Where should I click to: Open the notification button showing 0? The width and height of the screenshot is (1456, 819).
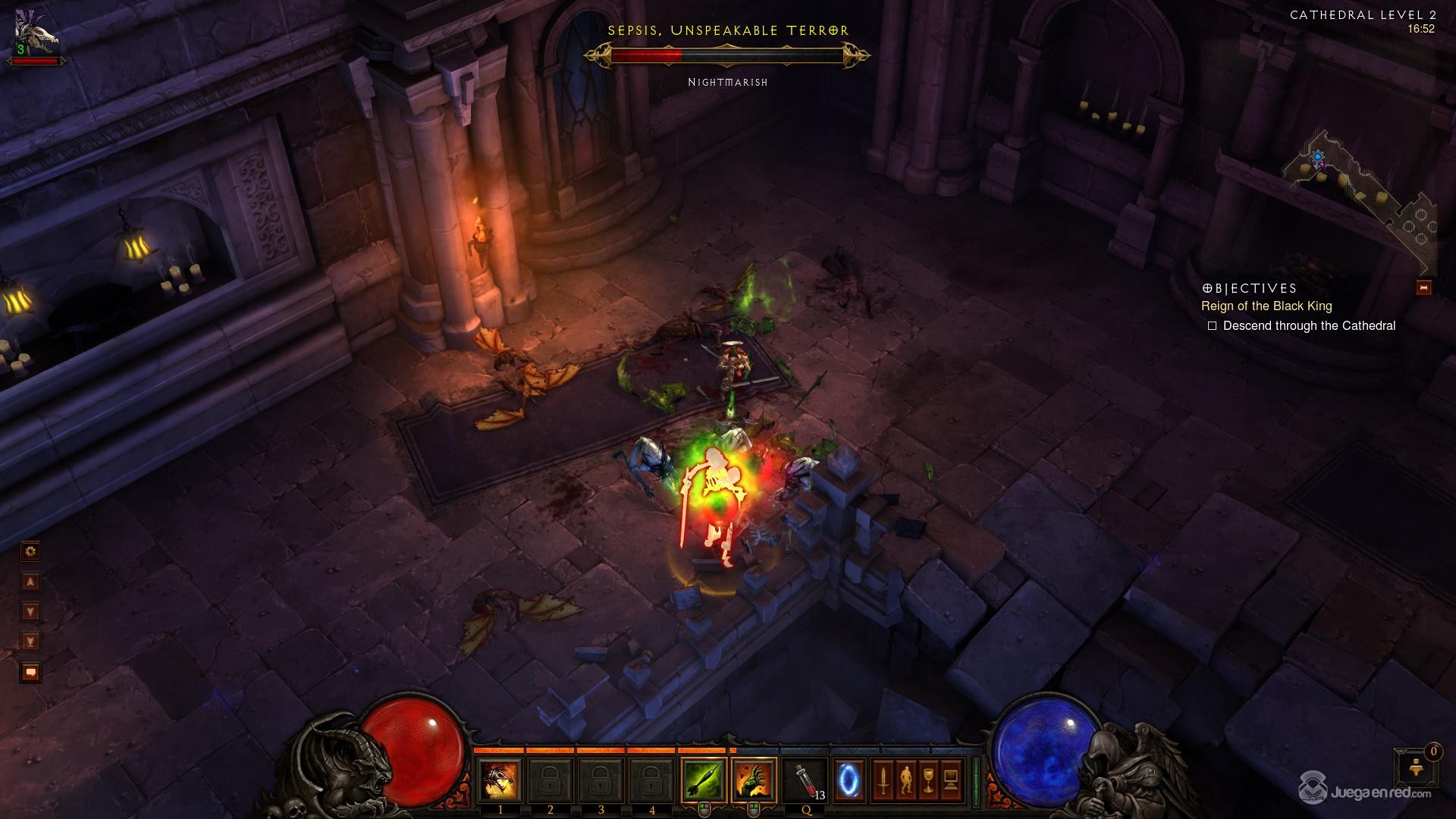(x=1415, y=767)
